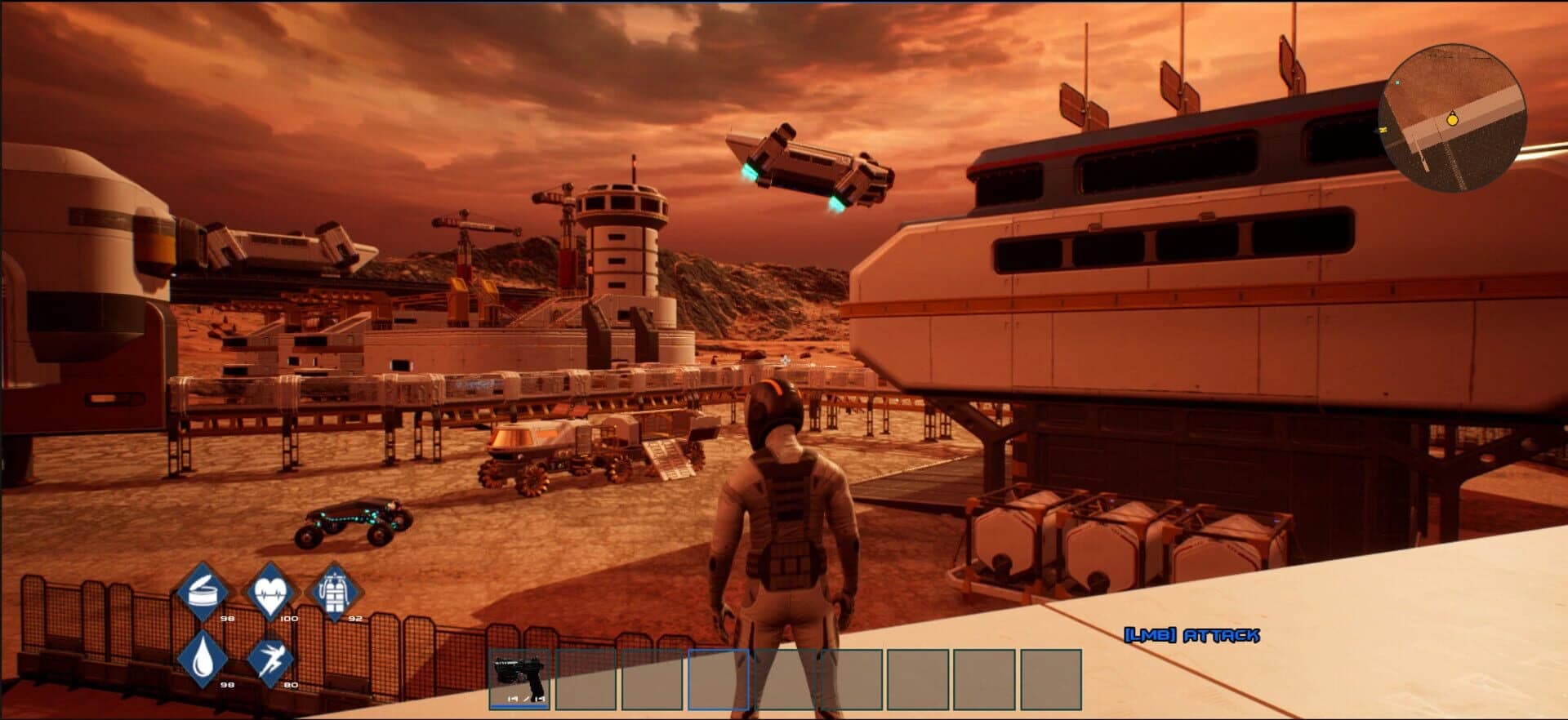Open the circular minimap view
Image resolution: width=1568 pixels, height=720 pixels.
pos(1454,118)
